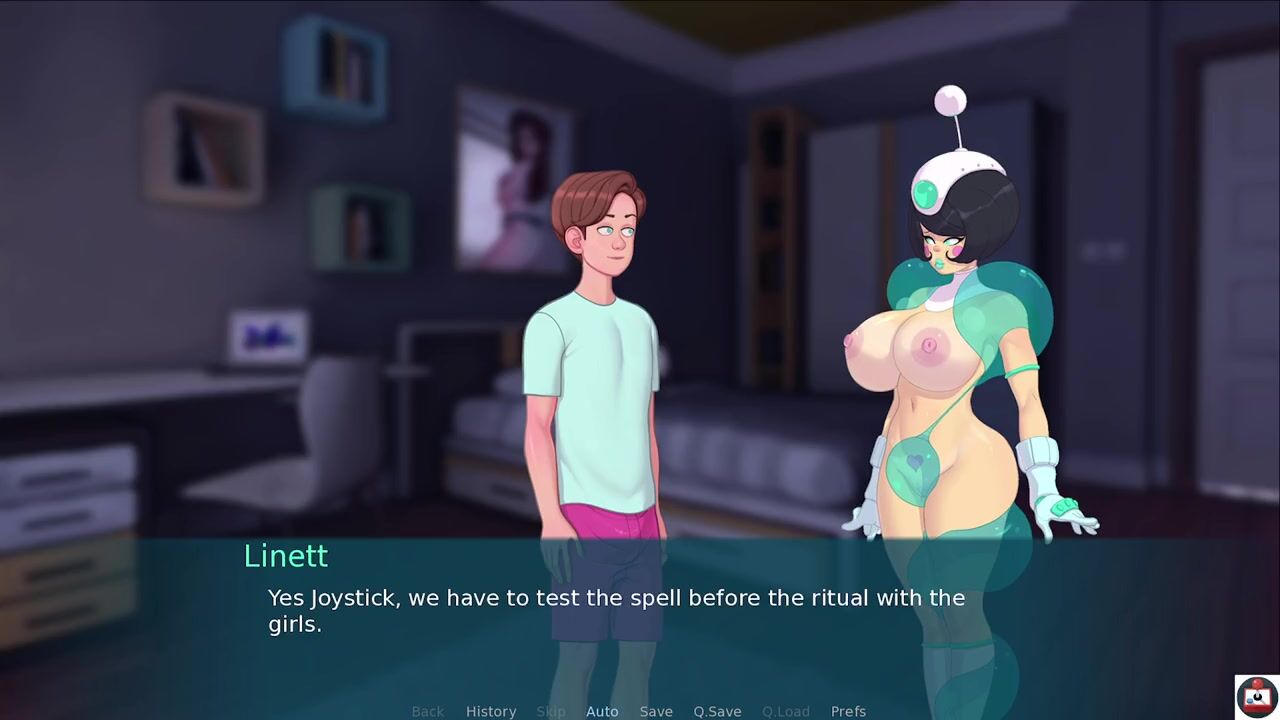The width and height of the screenshot is (1280, 720).
Task: Toggle Auto-advance for dialogue
Action: click(x=602, y=711)
